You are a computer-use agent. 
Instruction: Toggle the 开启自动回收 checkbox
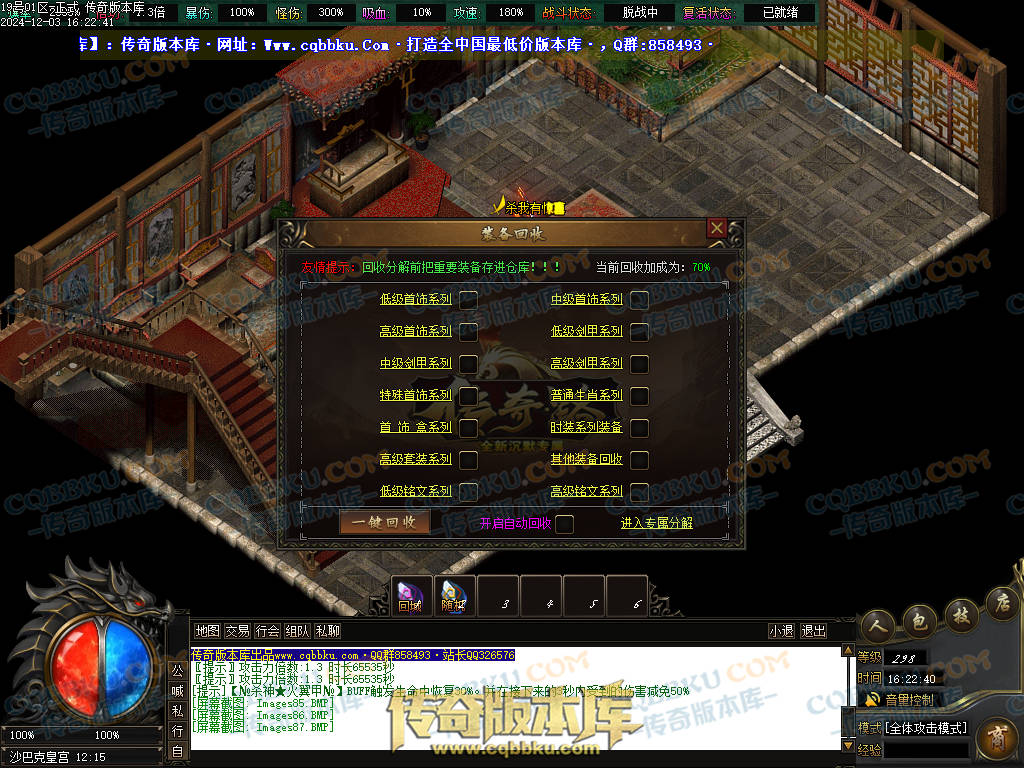click(x=564, y=523)
